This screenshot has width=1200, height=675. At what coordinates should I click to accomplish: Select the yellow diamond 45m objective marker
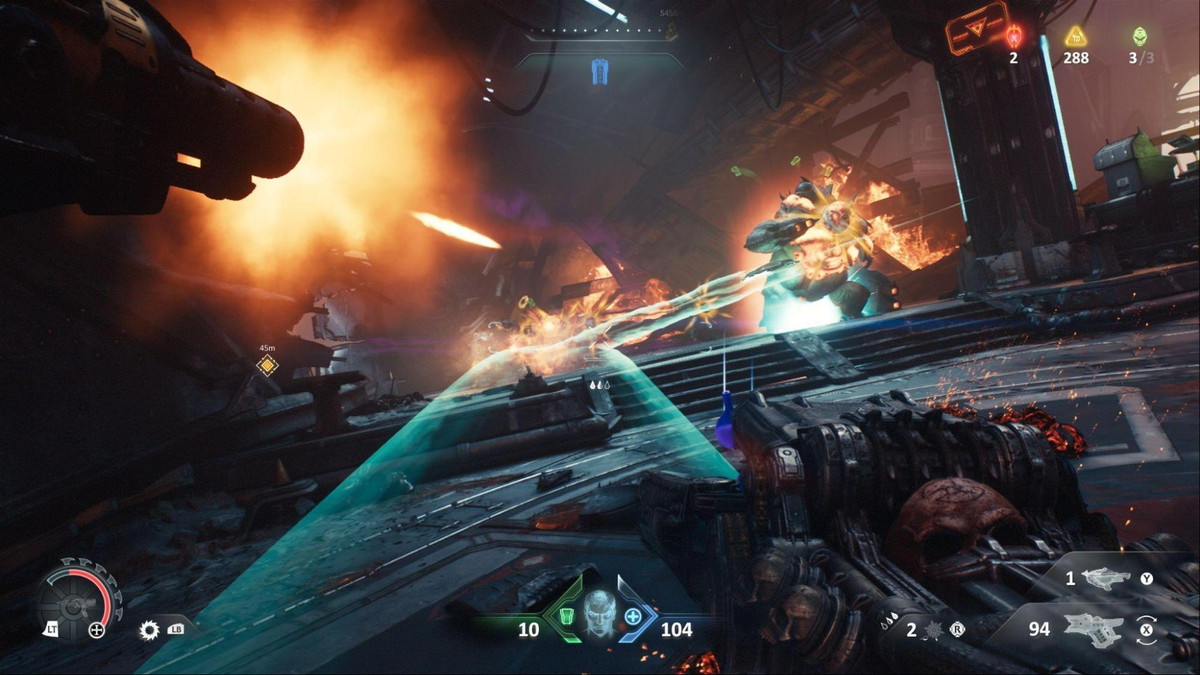[x=266, y=365]
